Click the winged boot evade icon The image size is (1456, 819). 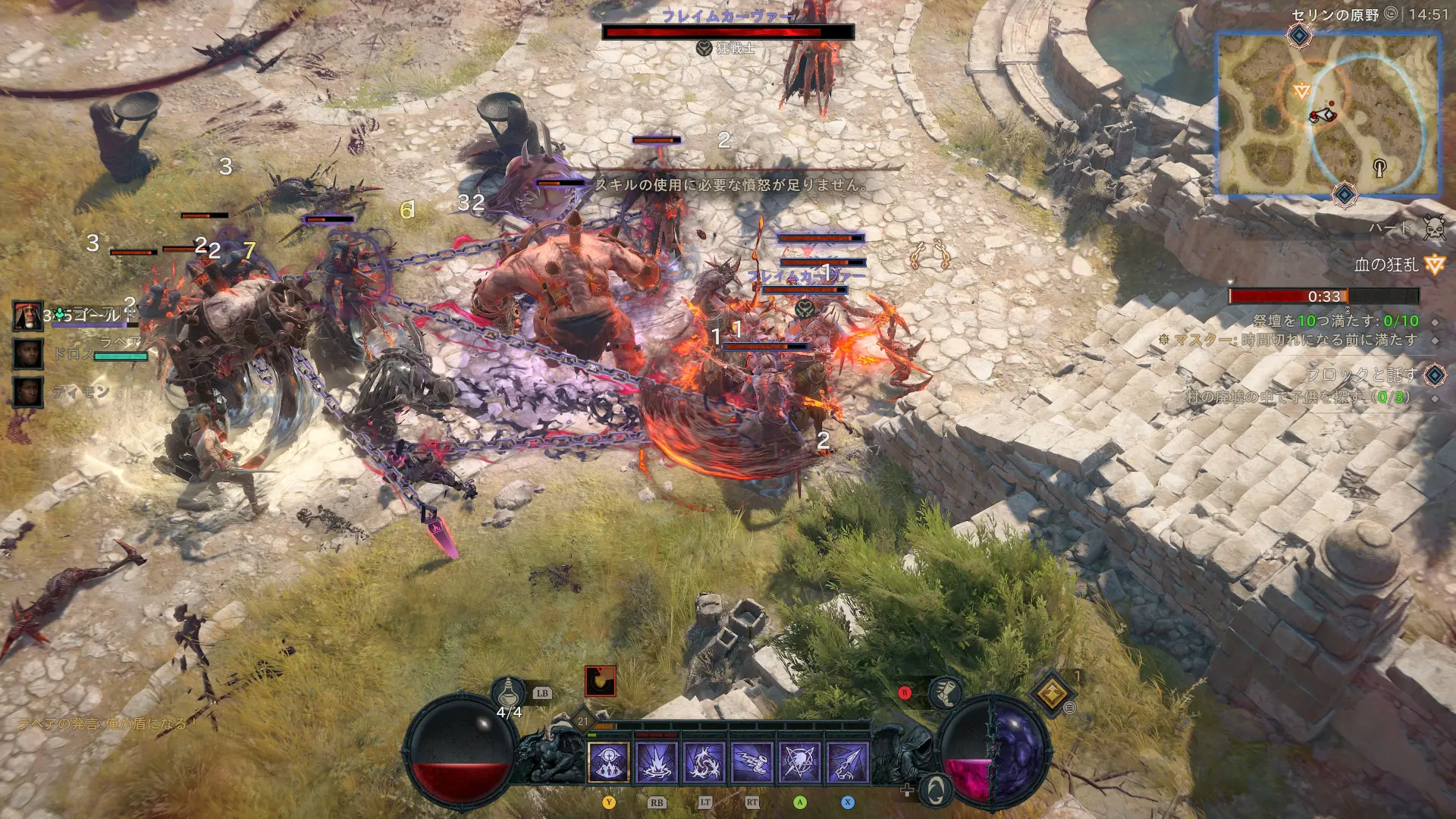(x=945, y=692)
